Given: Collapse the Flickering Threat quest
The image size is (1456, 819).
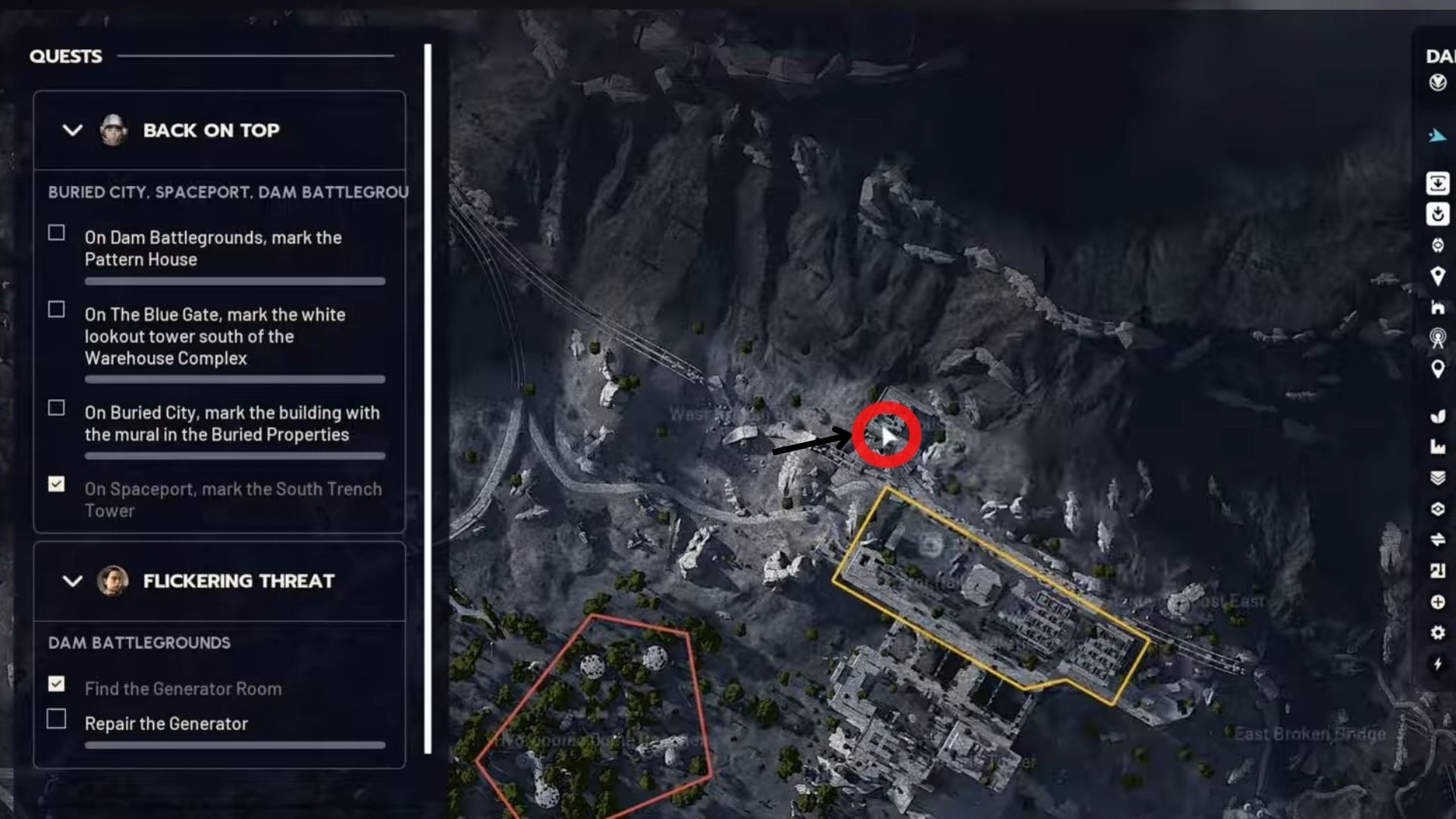Looking at the screenshot, I should point(72,582).
